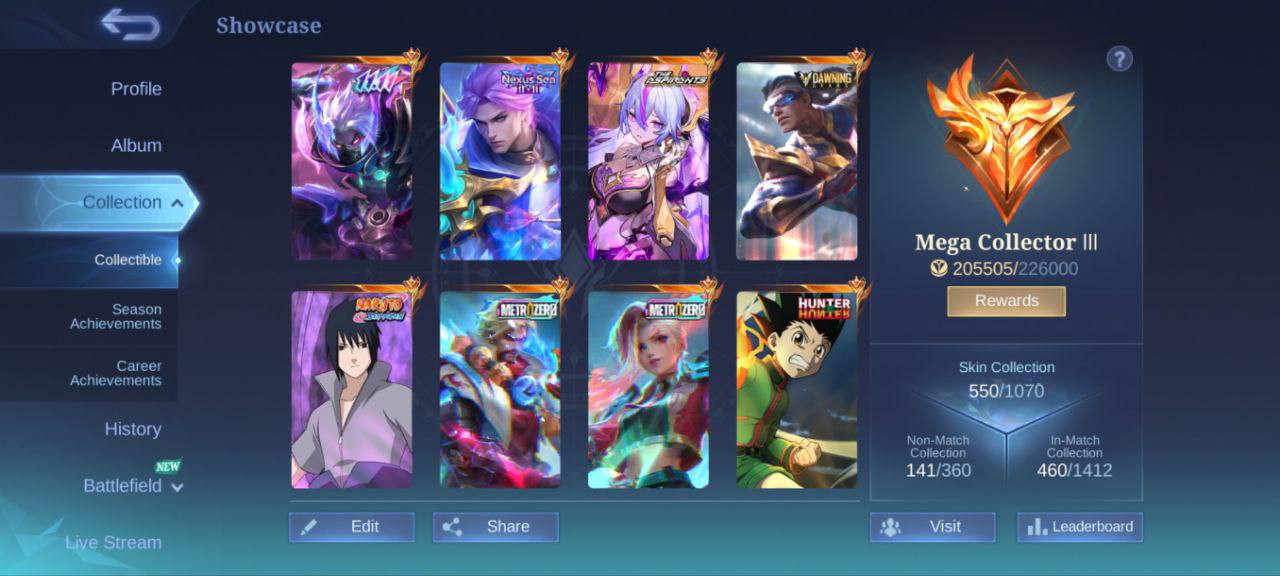This screenshot has height=576, width=1280.
Task: Click the Visit button
Action: (932, 527)
